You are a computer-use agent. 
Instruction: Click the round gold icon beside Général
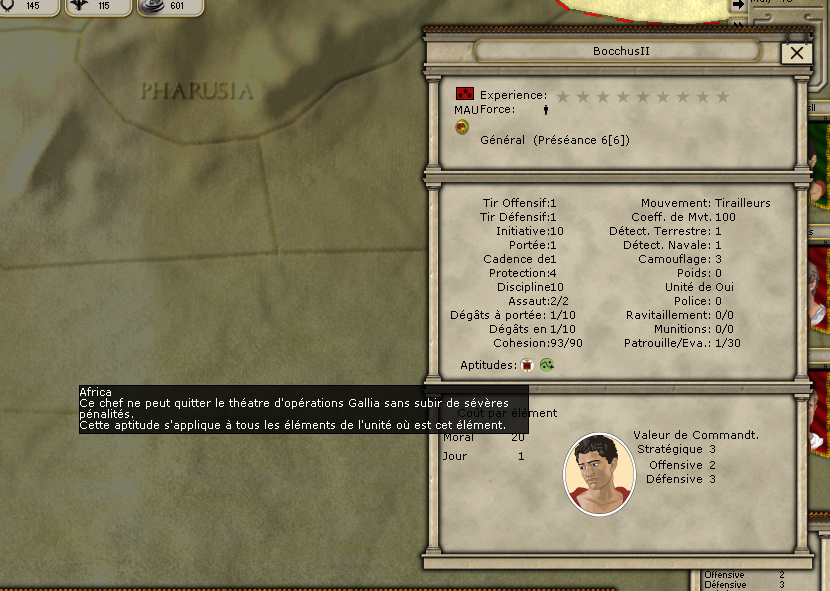[462, 126]
